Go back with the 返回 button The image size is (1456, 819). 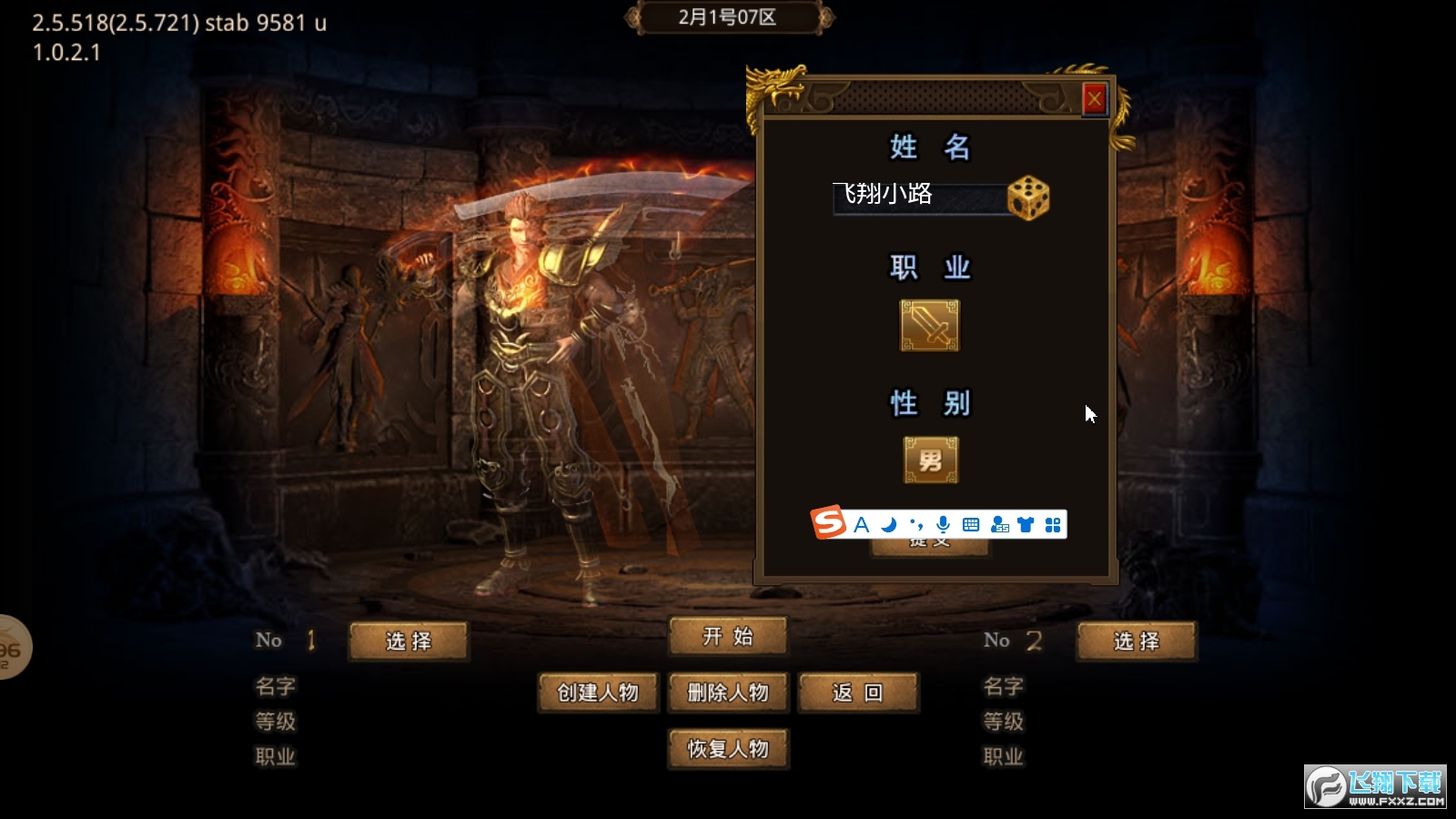(857, 693)
